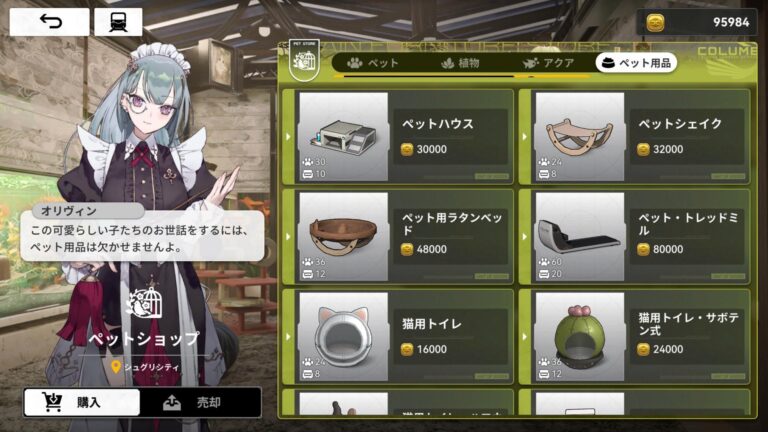Switch to the 植物 tab
This screenshot has width=768, height=432.
[461, 63]
